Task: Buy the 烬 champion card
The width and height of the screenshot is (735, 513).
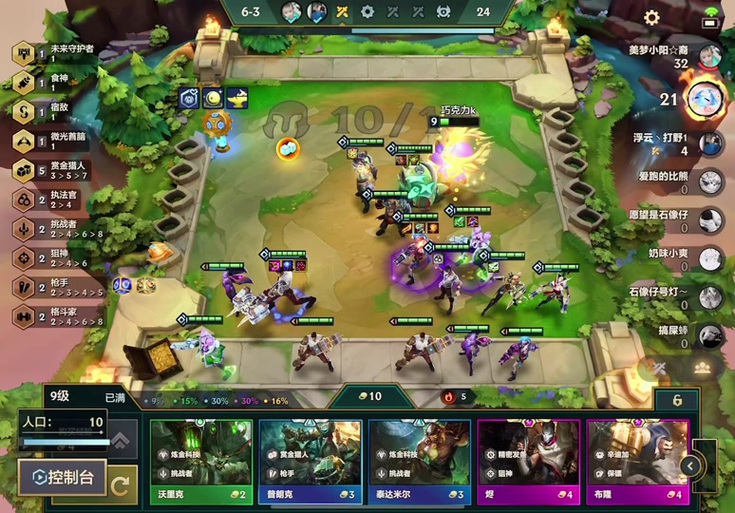Action: (528, 460)
